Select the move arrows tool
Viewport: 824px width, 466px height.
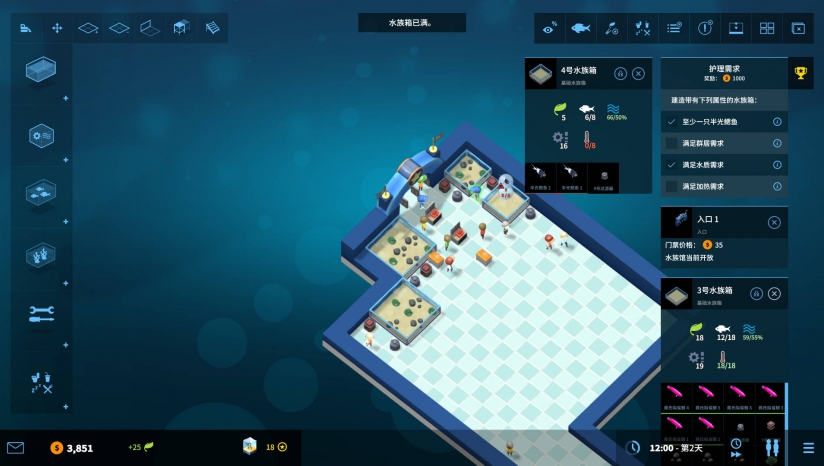[x=57, y=28]
